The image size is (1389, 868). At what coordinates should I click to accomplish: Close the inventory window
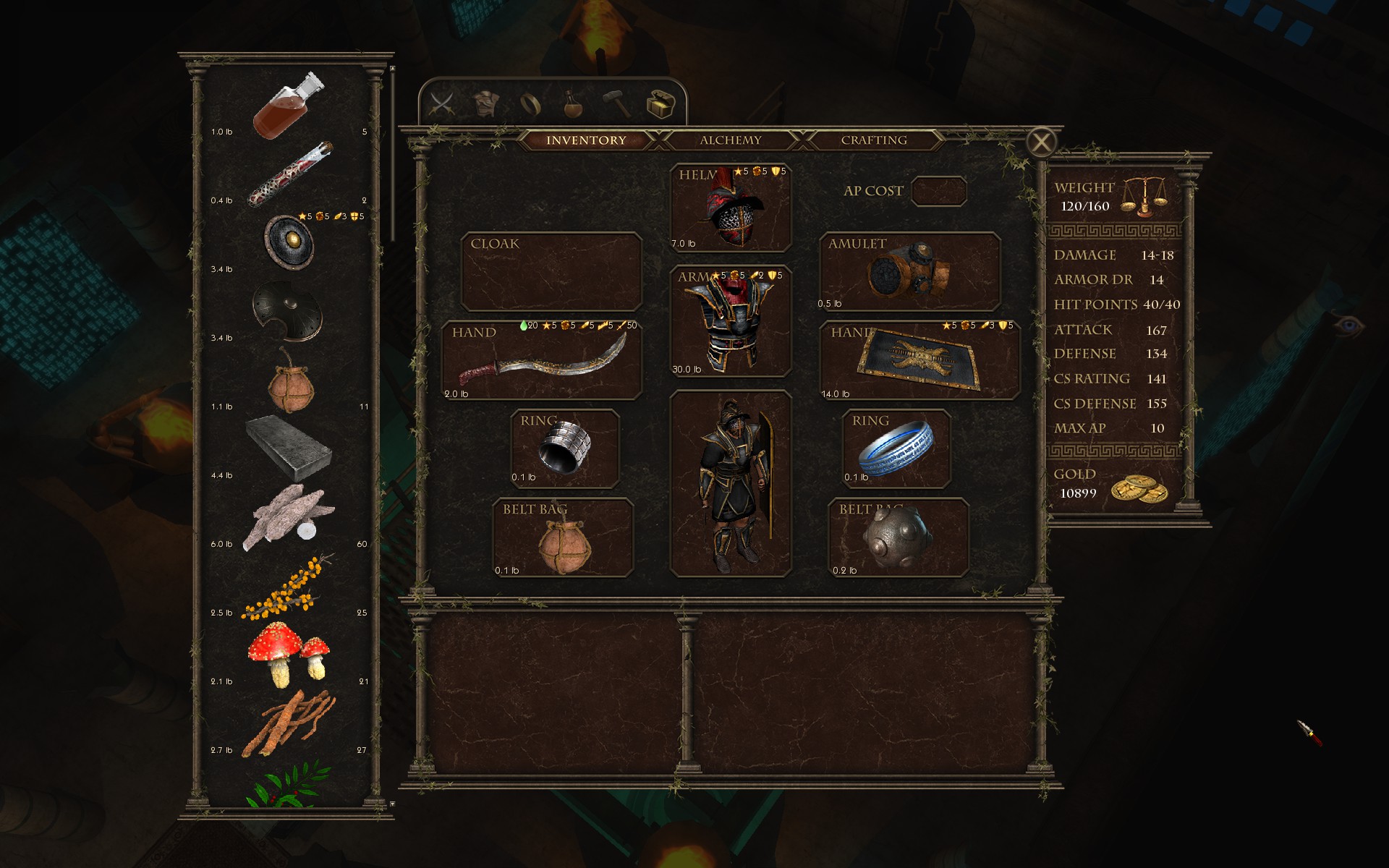point(1041,142)
